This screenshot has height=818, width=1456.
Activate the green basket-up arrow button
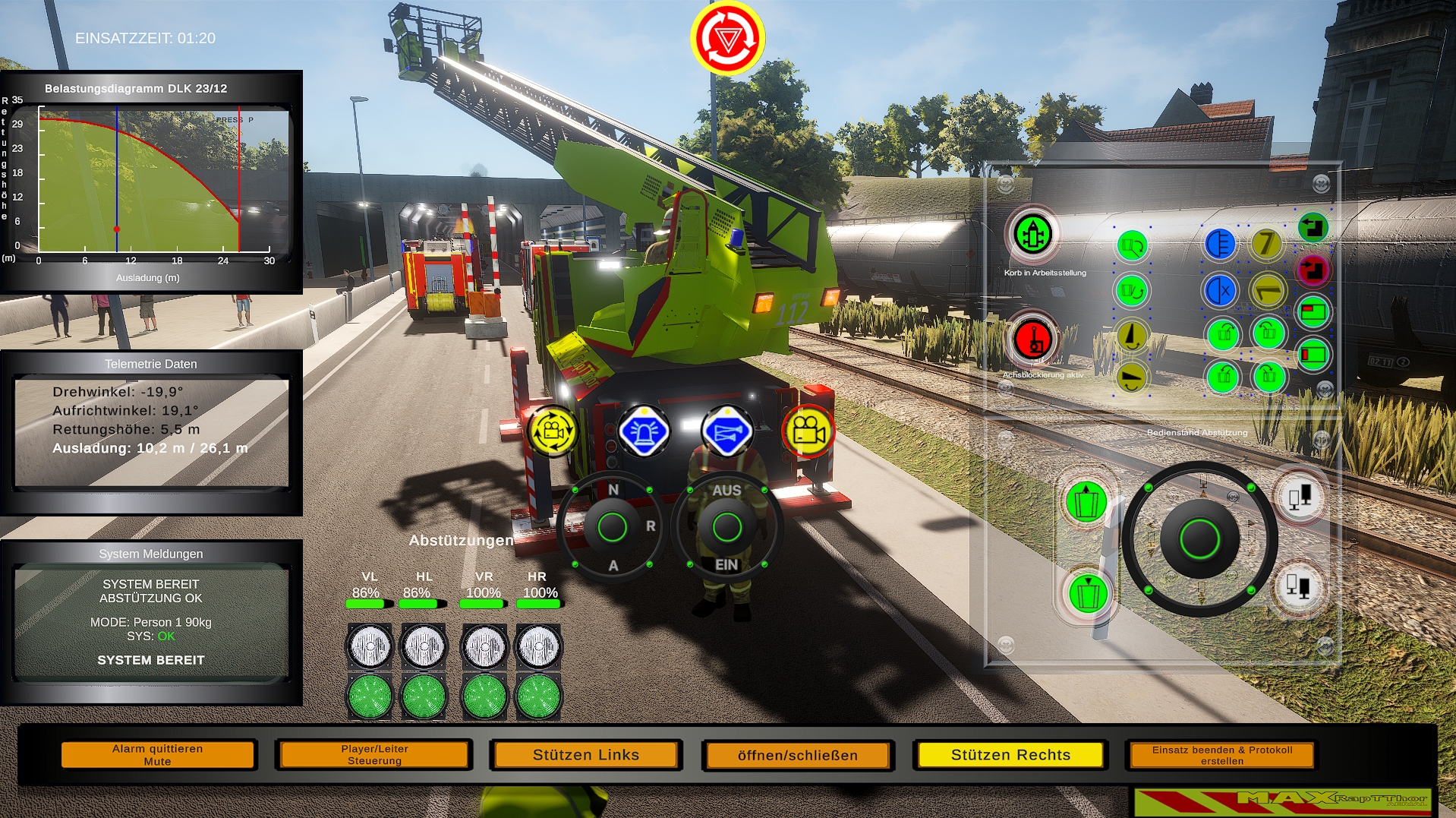click(x=1086, y=501)
